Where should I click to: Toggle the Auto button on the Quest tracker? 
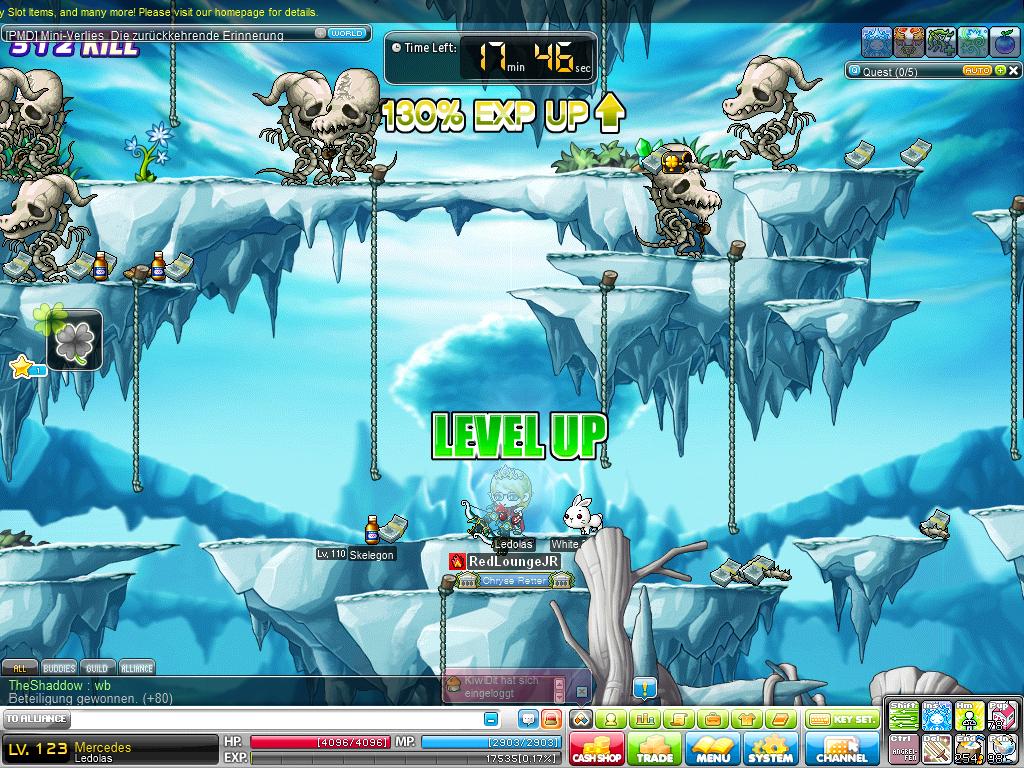[x=977, y=71]
